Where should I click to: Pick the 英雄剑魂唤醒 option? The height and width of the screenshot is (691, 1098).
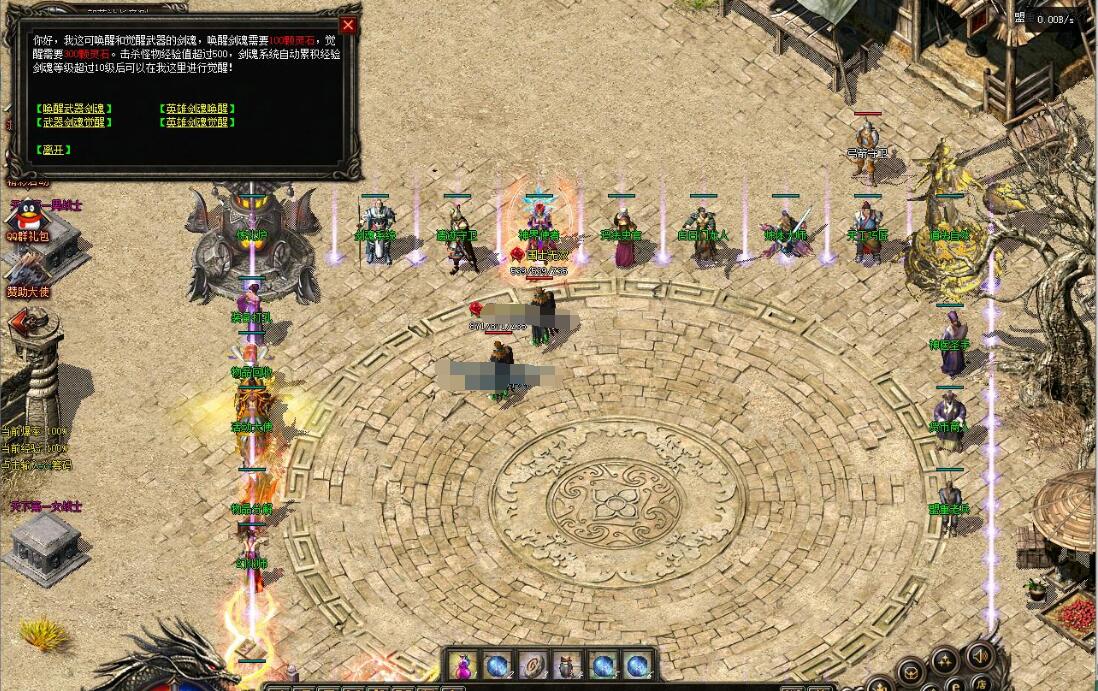(198, 108)
